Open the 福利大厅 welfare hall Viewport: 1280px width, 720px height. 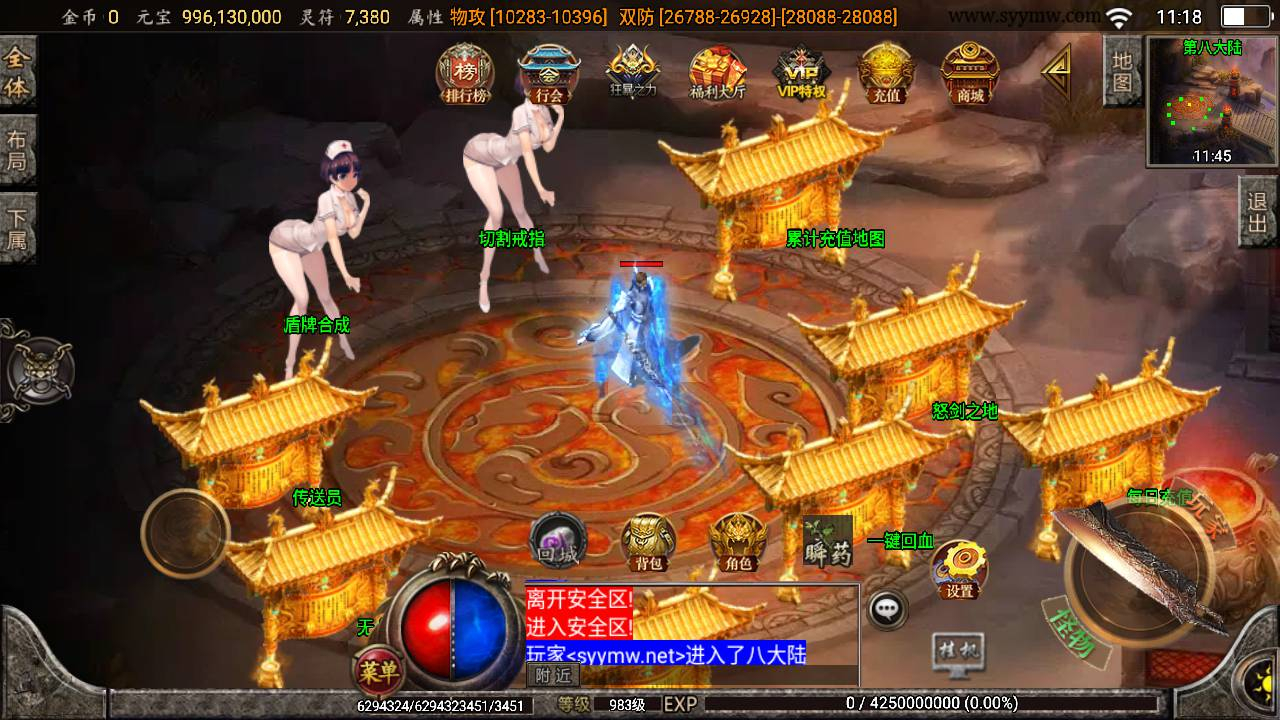717,74
